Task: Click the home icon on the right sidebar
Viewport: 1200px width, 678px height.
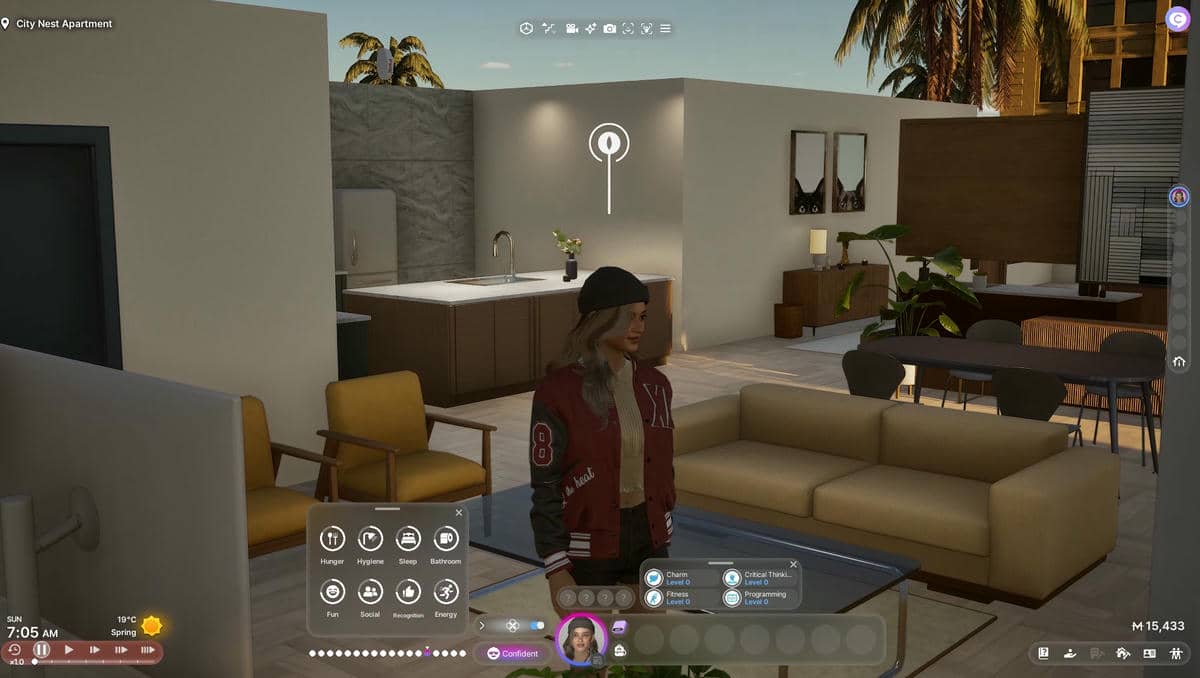Action: click(1180, 362)
